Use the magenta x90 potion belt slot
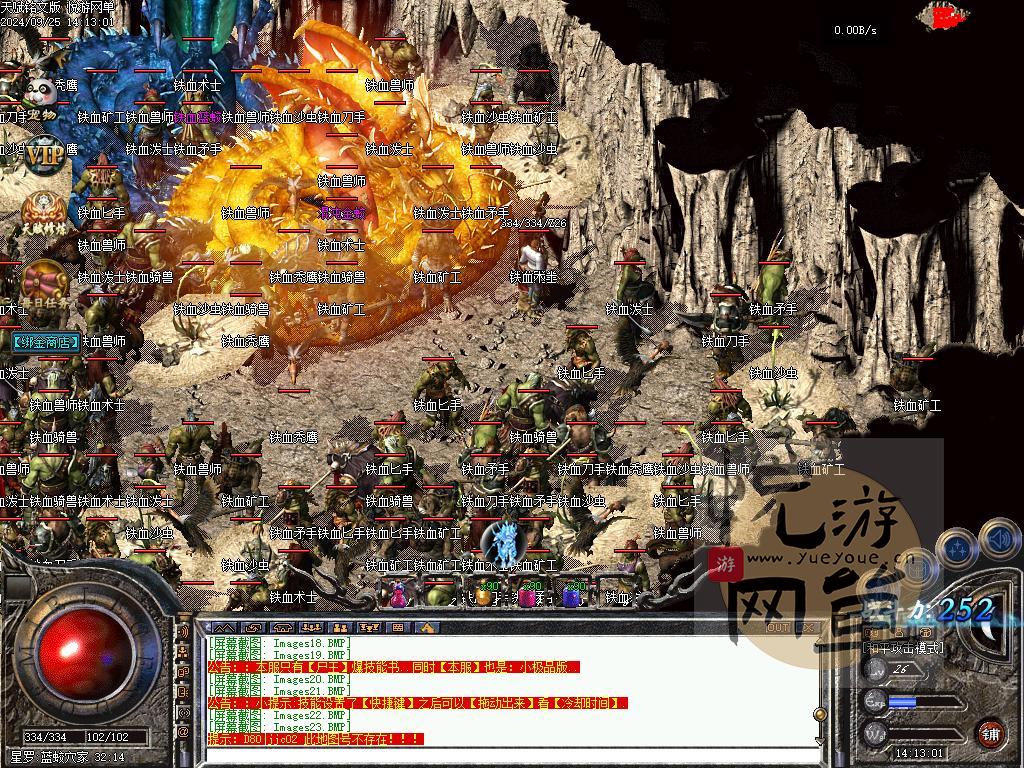1024x768 pixels. tap(527, 594)
